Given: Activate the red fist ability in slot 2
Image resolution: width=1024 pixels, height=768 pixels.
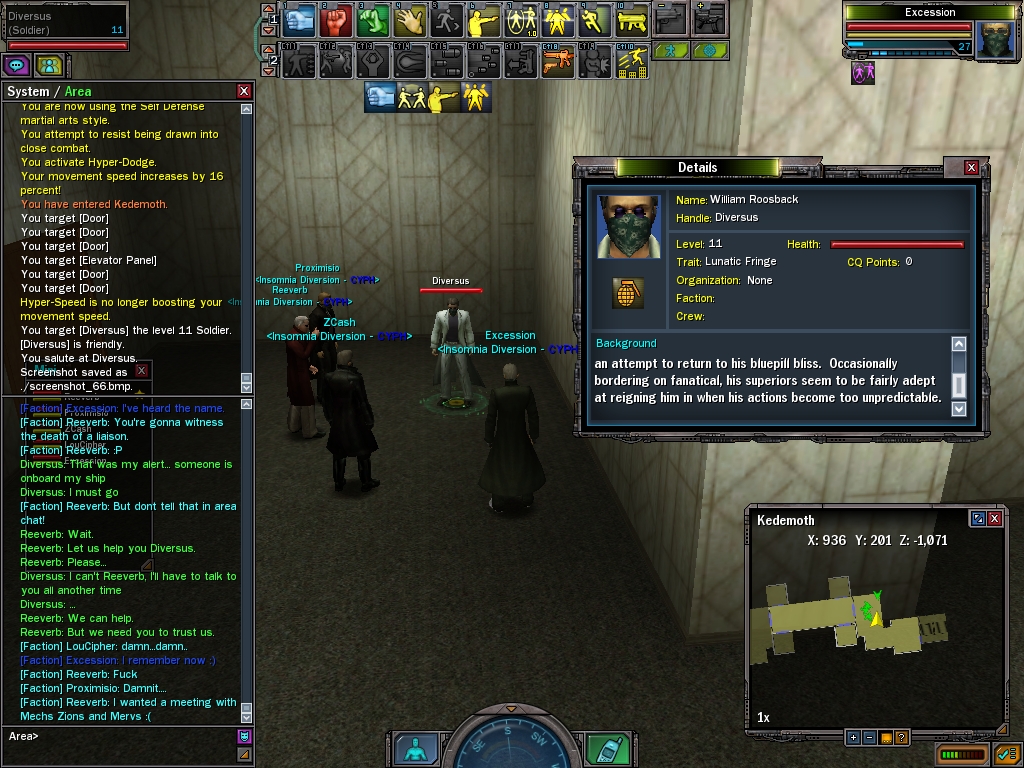Looking at the screenshot, I should (x=337, y=19).
